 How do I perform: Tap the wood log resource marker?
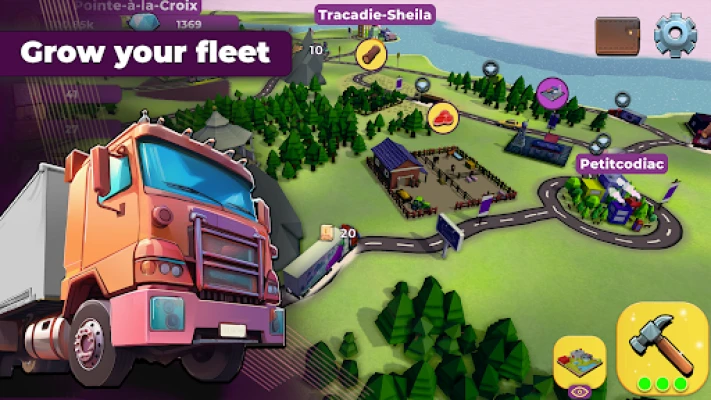372,52
